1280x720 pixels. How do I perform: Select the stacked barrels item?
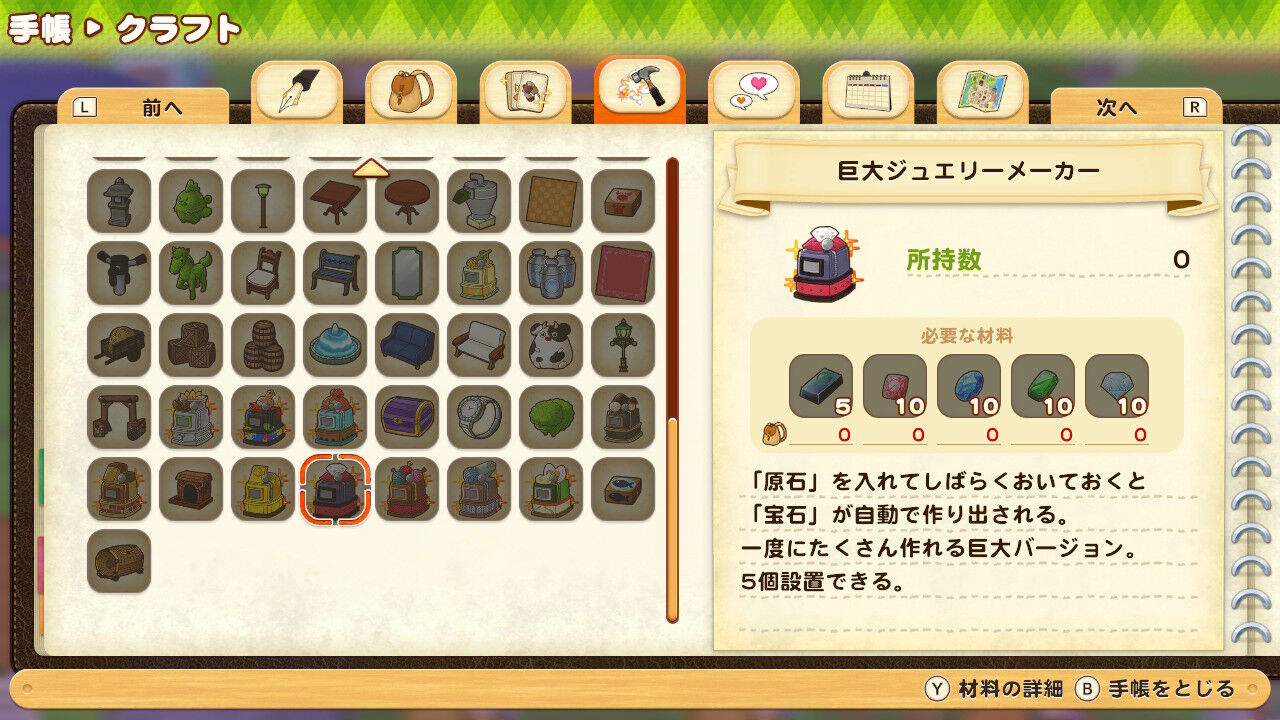[263, 345]
